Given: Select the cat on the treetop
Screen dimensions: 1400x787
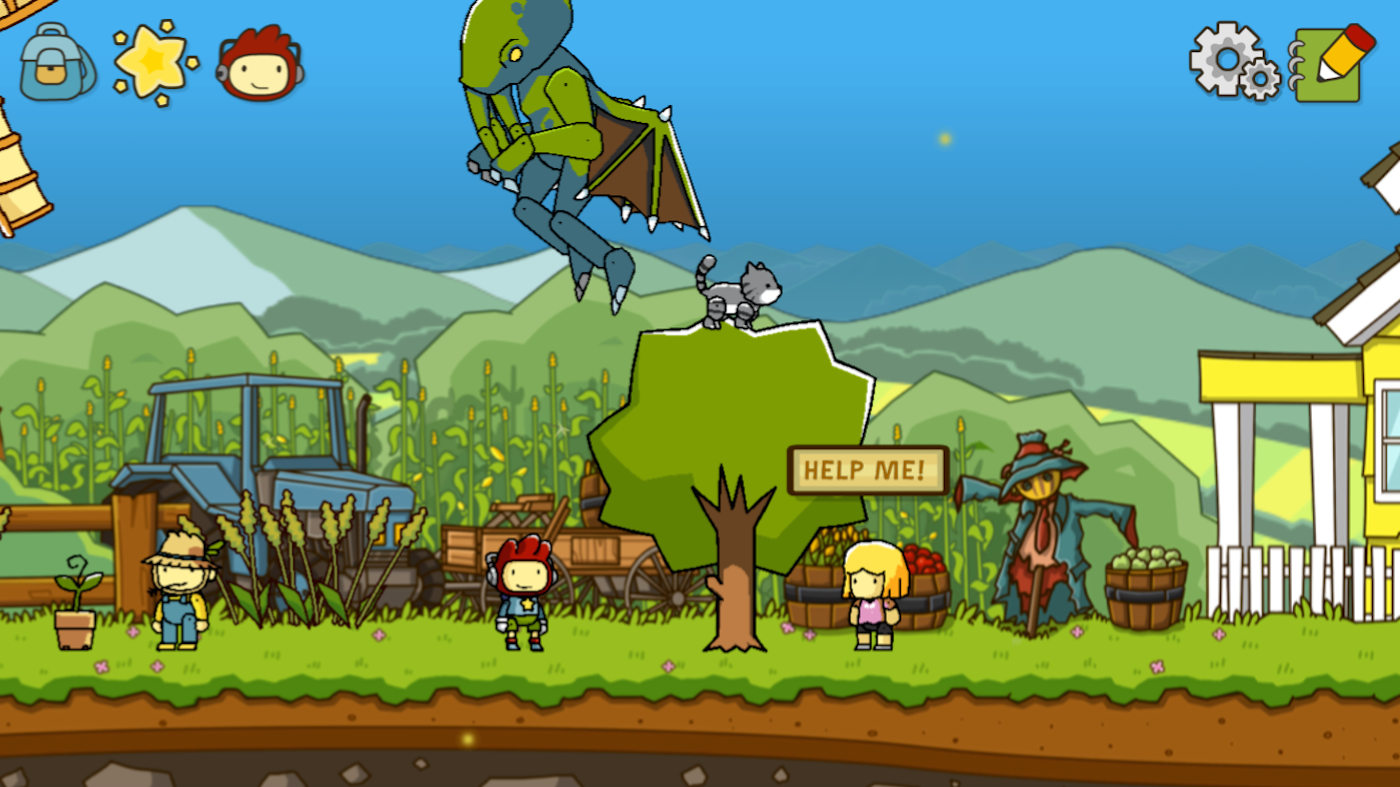Looking at the screenshot, I should pyautogui.click(x=736, y=292).
